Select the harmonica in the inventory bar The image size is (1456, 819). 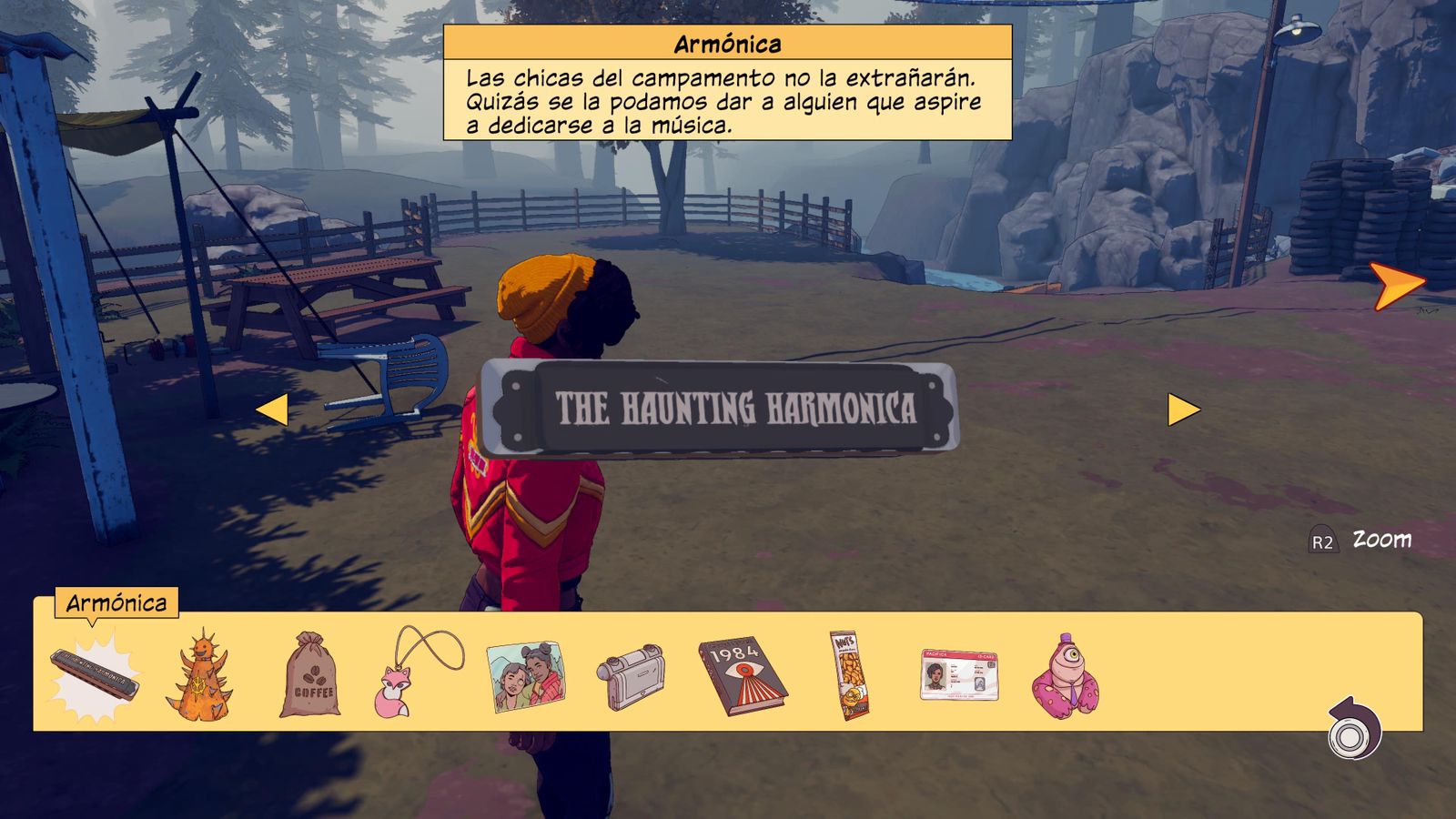click(95, 677)
